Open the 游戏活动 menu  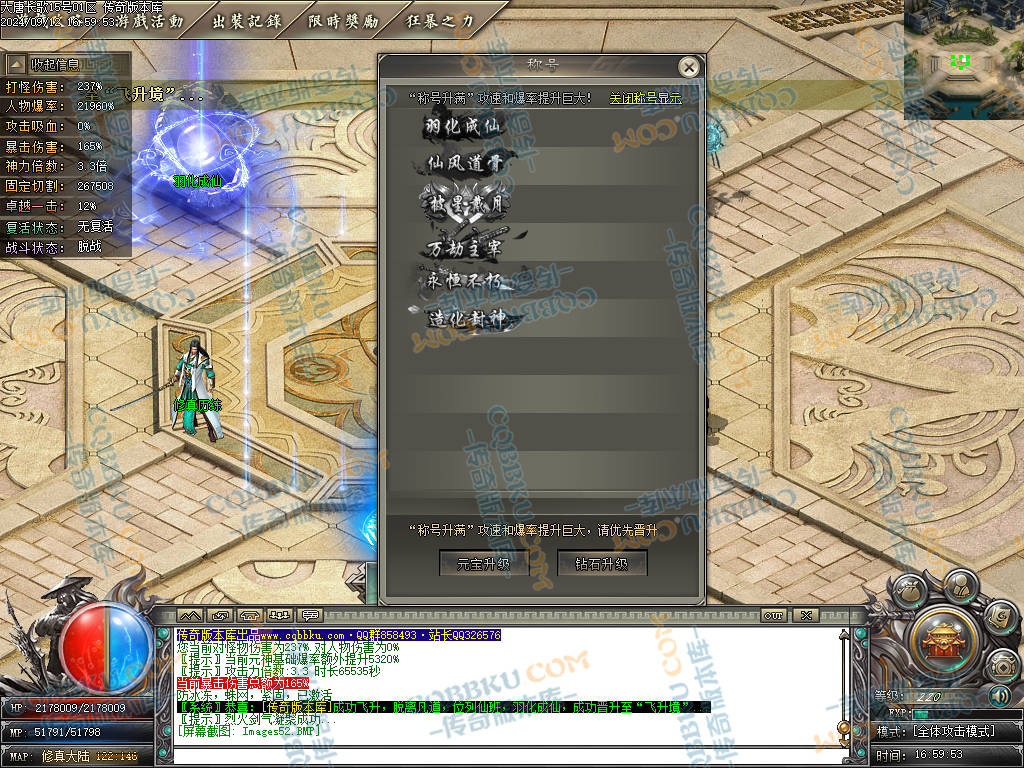click(x=150, y=20)
